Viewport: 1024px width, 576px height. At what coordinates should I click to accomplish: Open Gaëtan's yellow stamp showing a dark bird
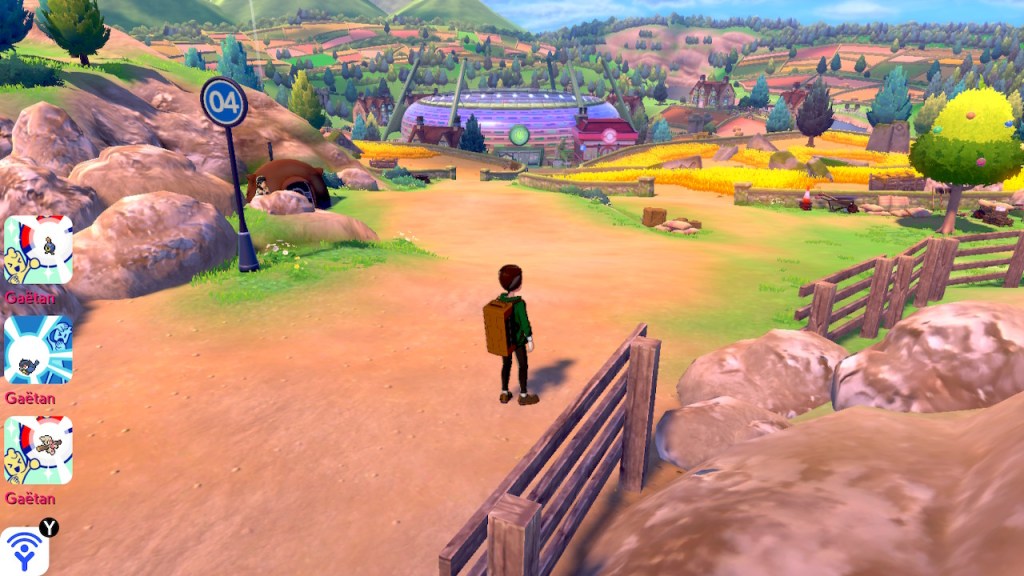(38, 250)
